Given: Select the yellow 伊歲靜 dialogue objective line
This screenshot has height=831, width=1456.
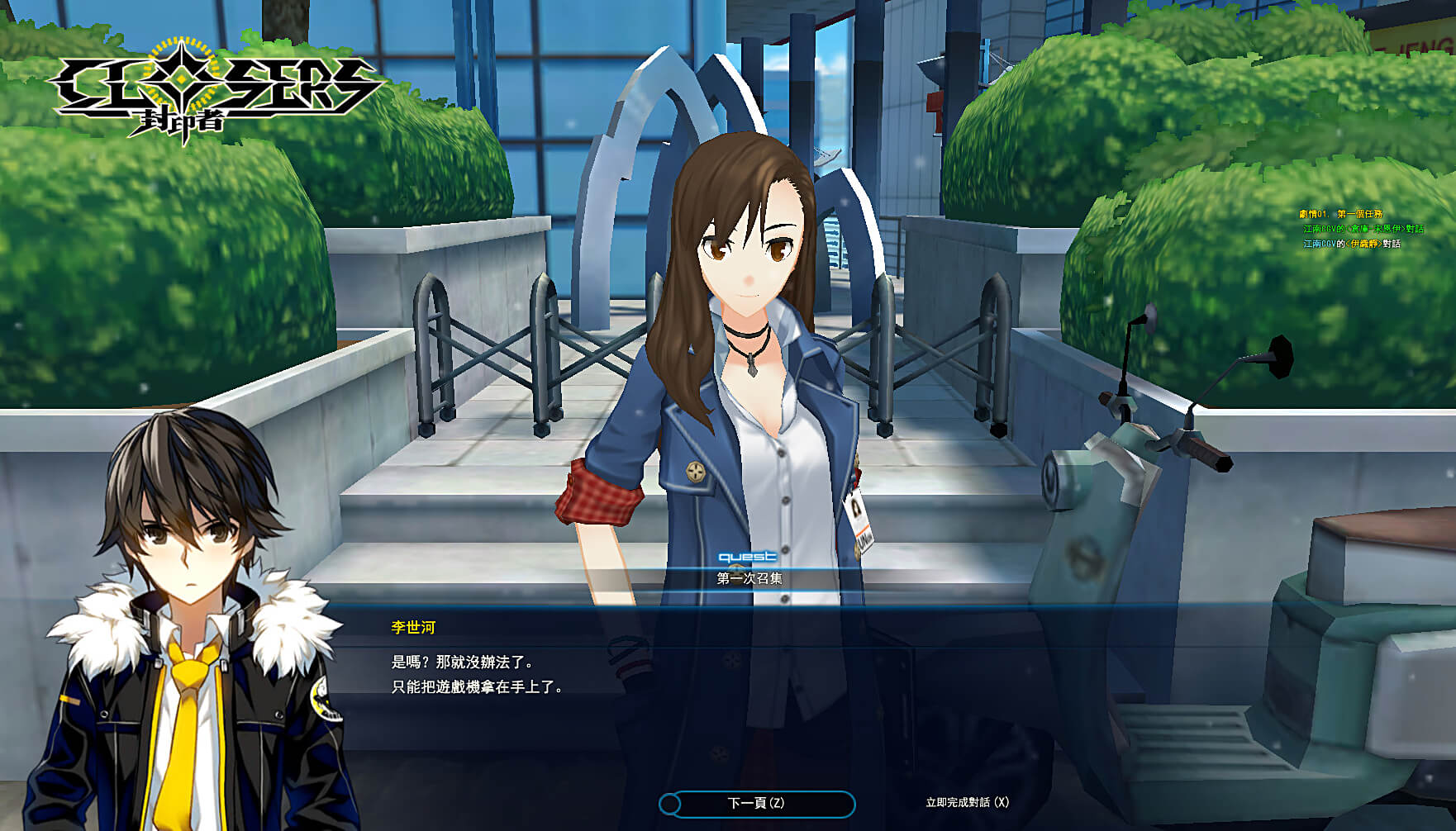Looking at the screenshot, I should [1352, 244].
